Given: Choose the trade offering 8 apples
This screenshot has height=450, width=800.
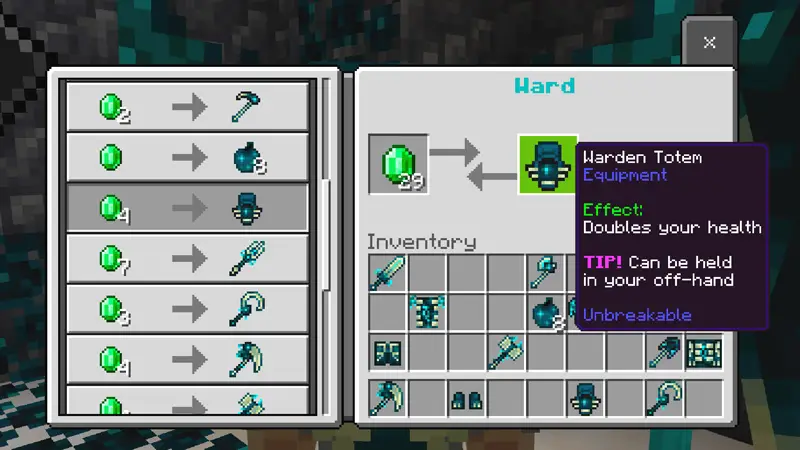Looking at the screenshot, I should (x=187, y=157).
